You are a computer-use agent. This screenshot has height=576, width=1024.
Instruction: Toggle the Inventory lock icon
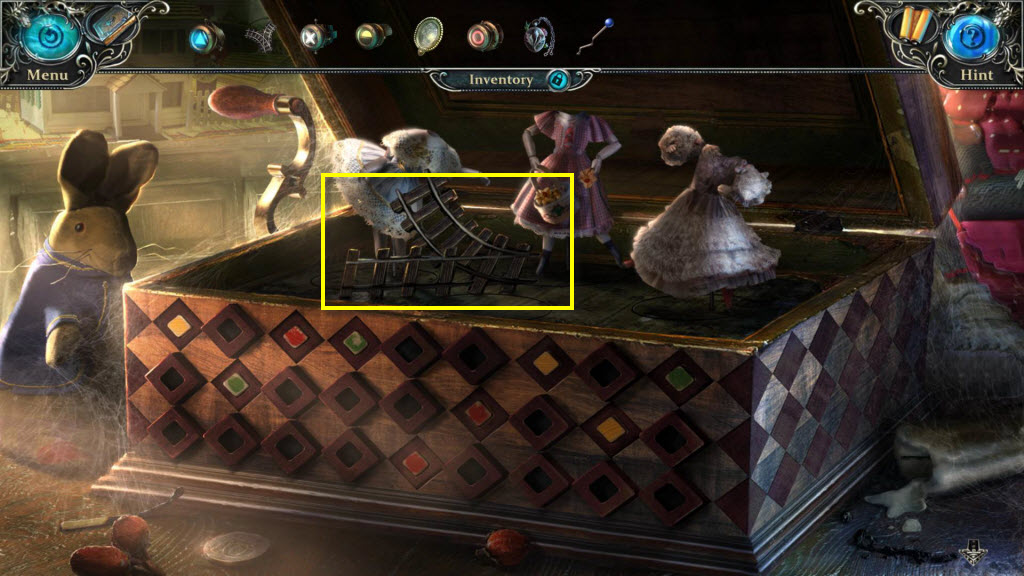tap(558, 80)
